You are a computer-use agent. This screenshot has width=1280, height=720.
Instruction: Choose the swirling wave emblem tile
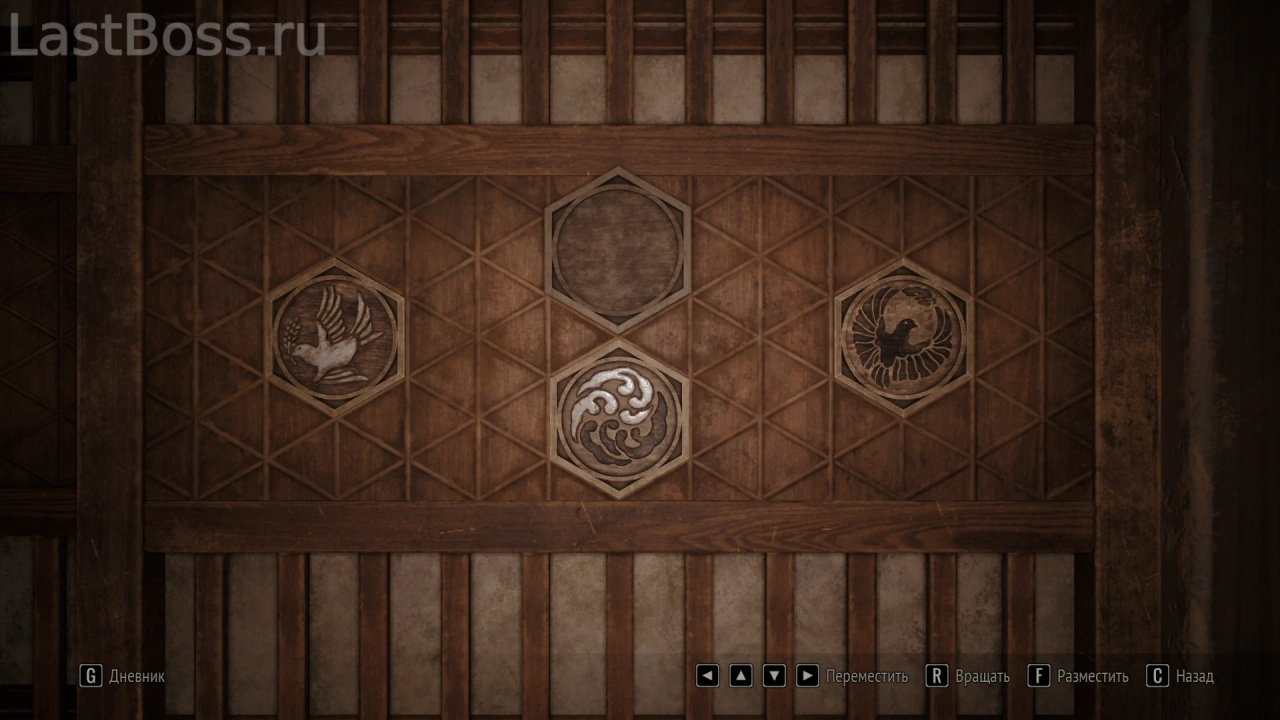[619, 418]
